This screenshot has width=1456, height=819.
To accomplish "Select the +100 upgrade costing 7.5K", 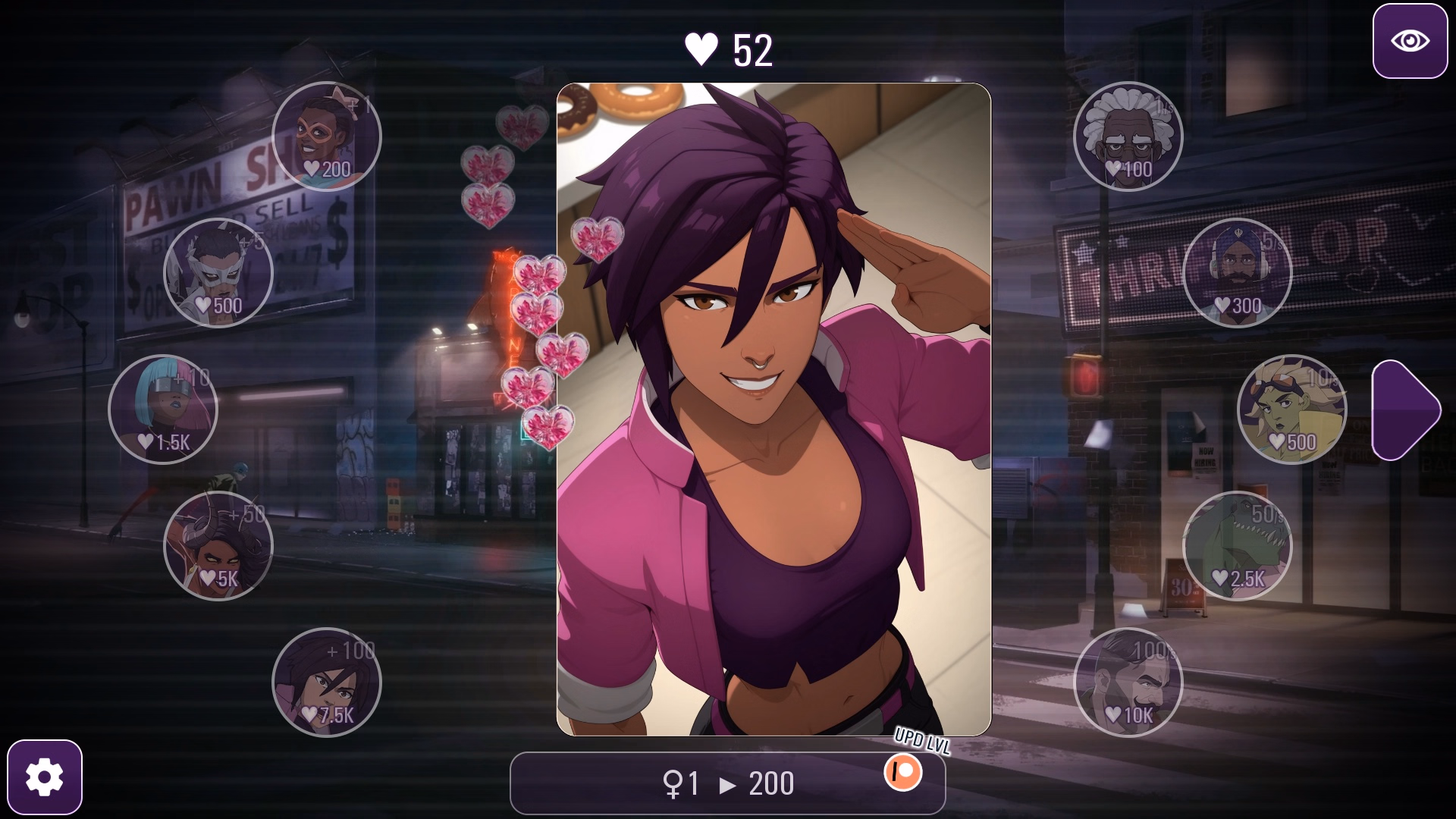I will click(x=326, y=682).
